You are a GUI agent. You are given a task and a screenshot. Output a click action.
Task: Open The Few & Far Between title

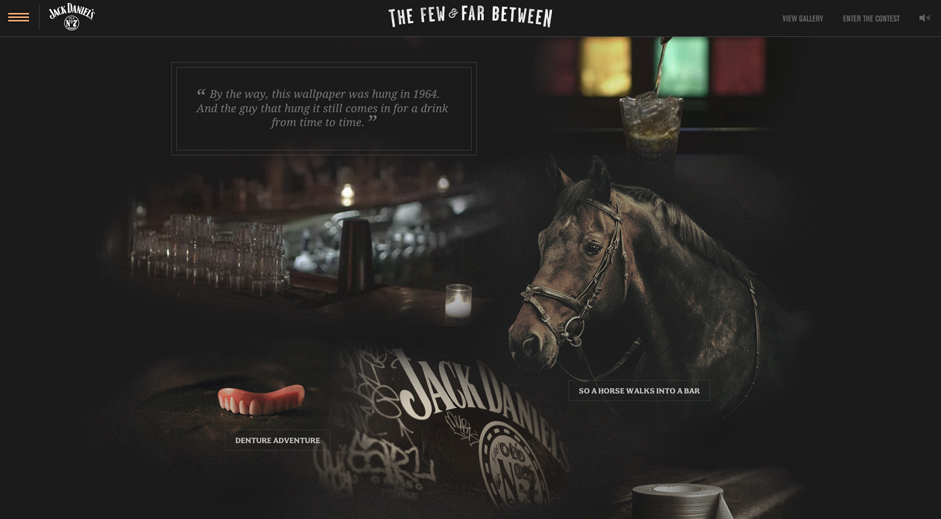click(470, 16)
